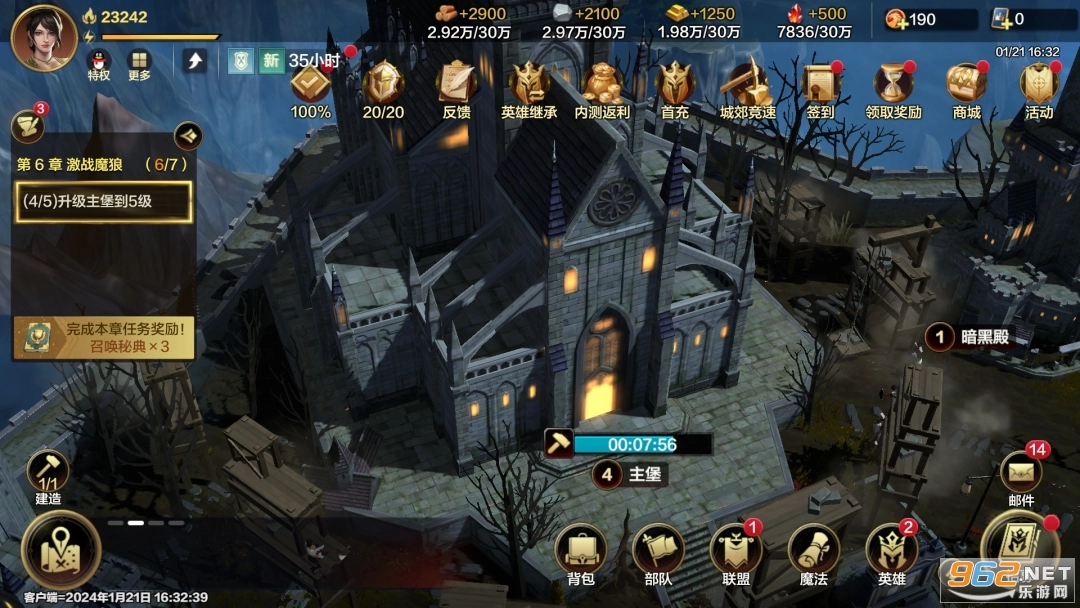Open the 内测返利 rebate event
Viewport: 1080px width, 608px height.
pos(602,84)
